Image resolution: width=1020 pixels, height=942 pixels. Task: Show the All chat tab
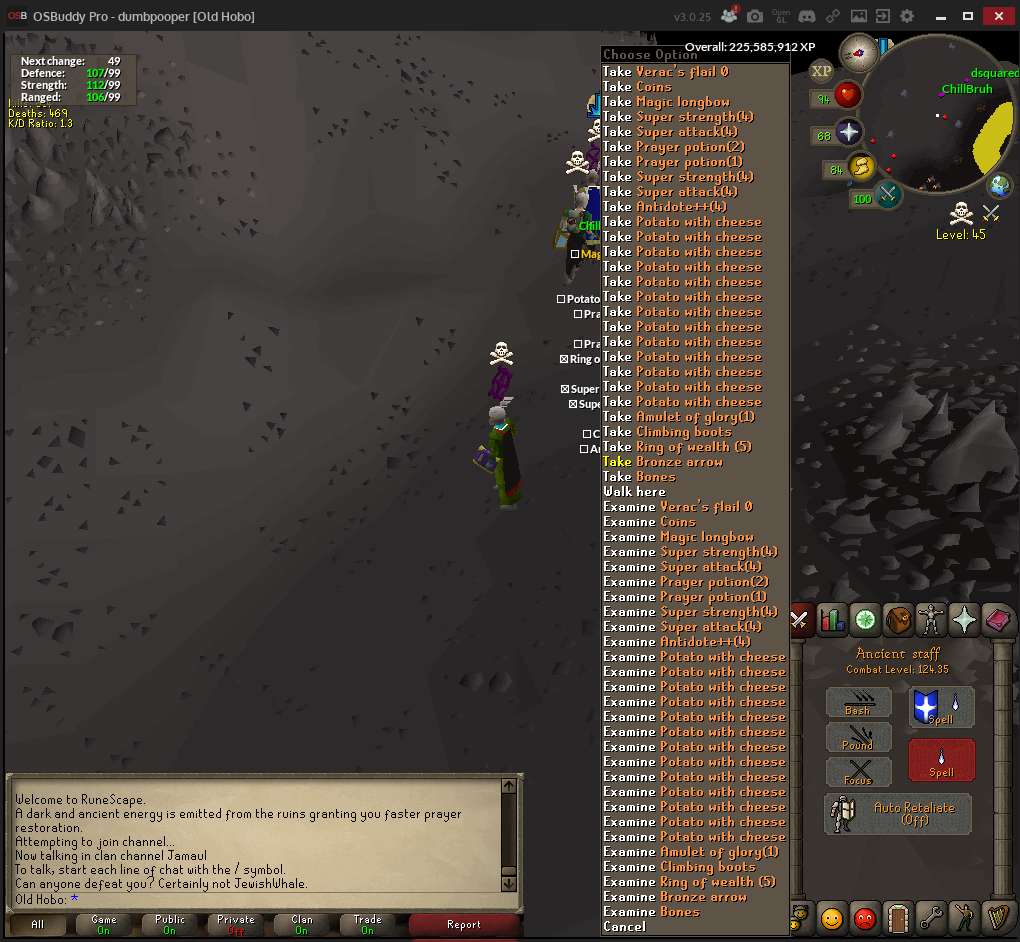[x=38, y=925]
